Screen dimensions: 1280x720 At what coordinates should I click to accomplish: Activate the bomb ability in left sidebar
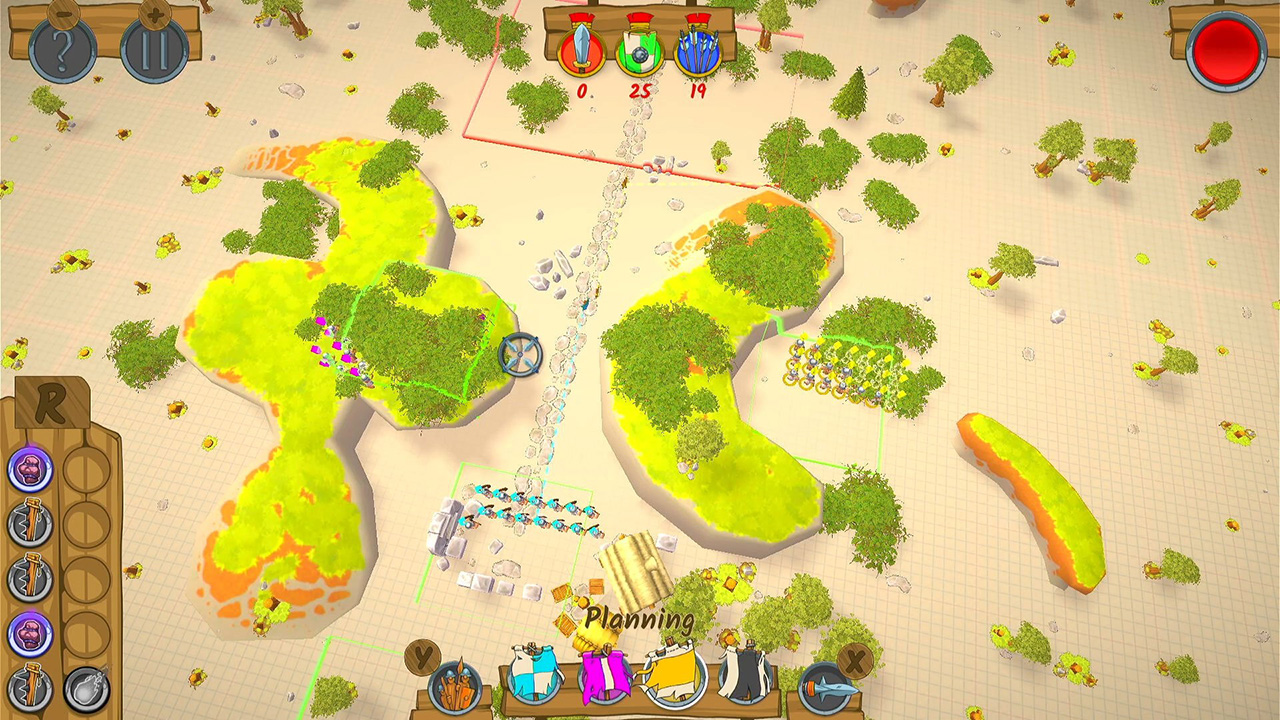(88, 689)
